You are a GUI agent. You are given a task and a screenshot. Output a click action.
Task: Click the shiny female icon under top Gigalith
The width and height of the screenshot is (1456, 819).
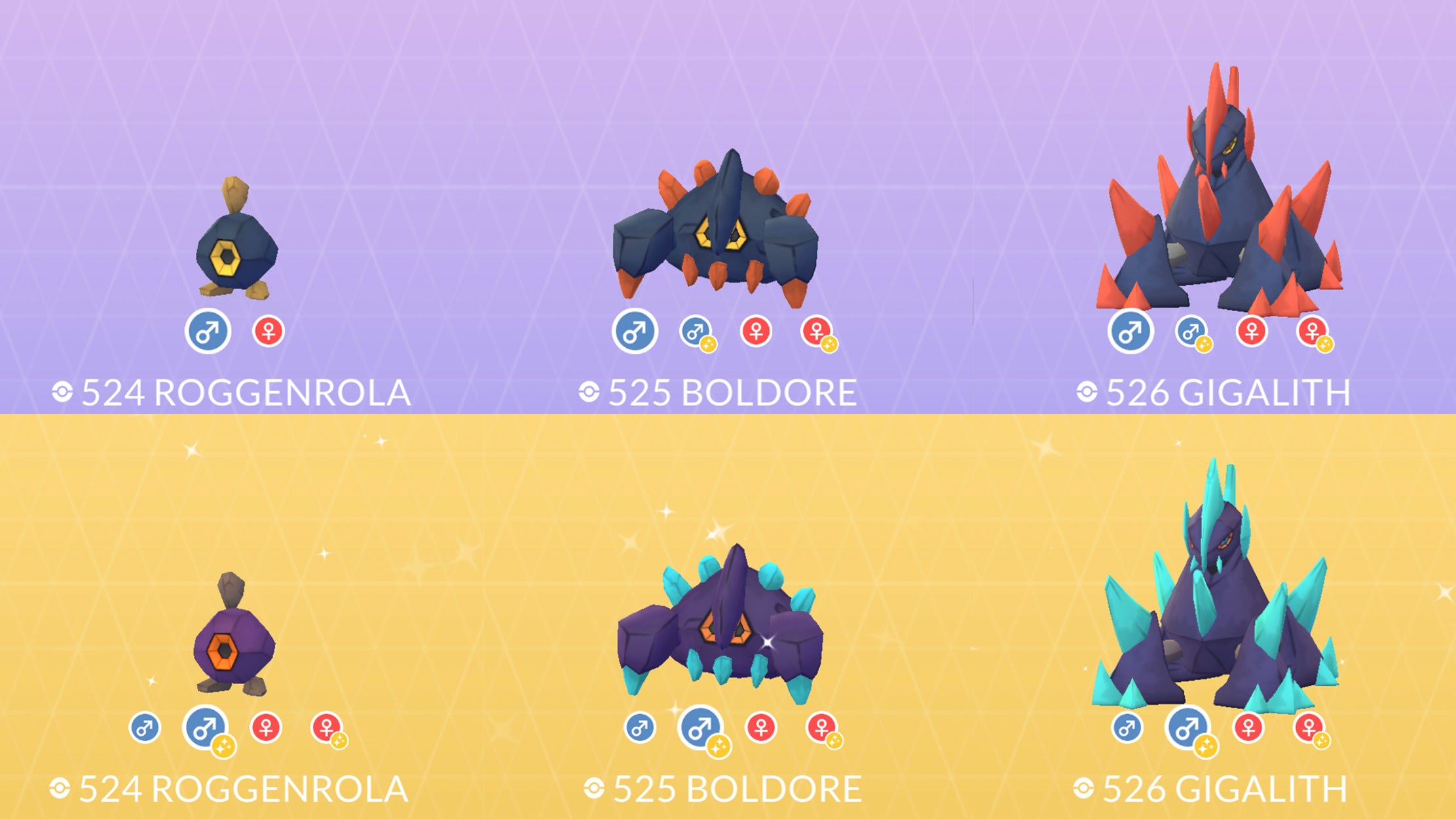pos(1312,333)
